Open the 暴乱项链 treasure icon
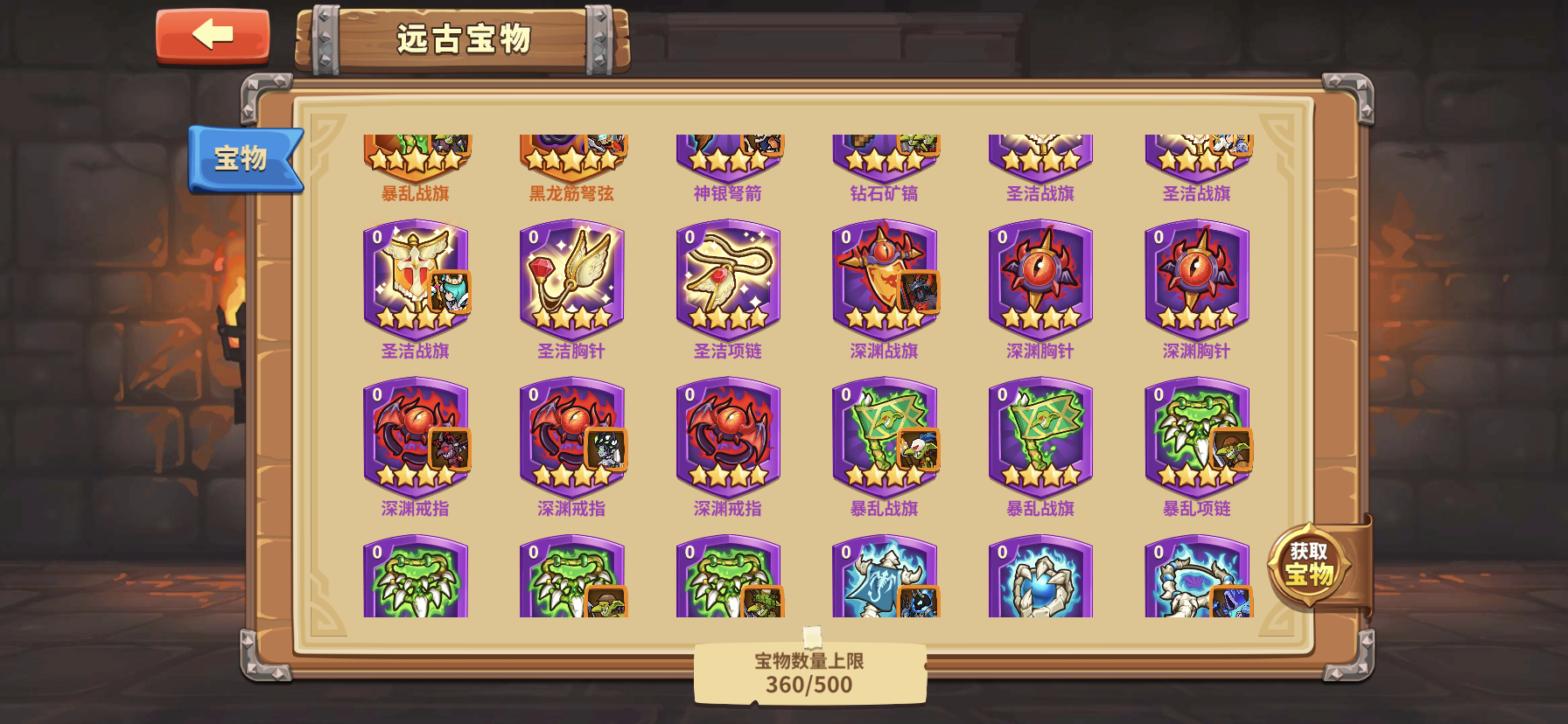This screenshot has height=724, width=1568. coord(1196,437)
